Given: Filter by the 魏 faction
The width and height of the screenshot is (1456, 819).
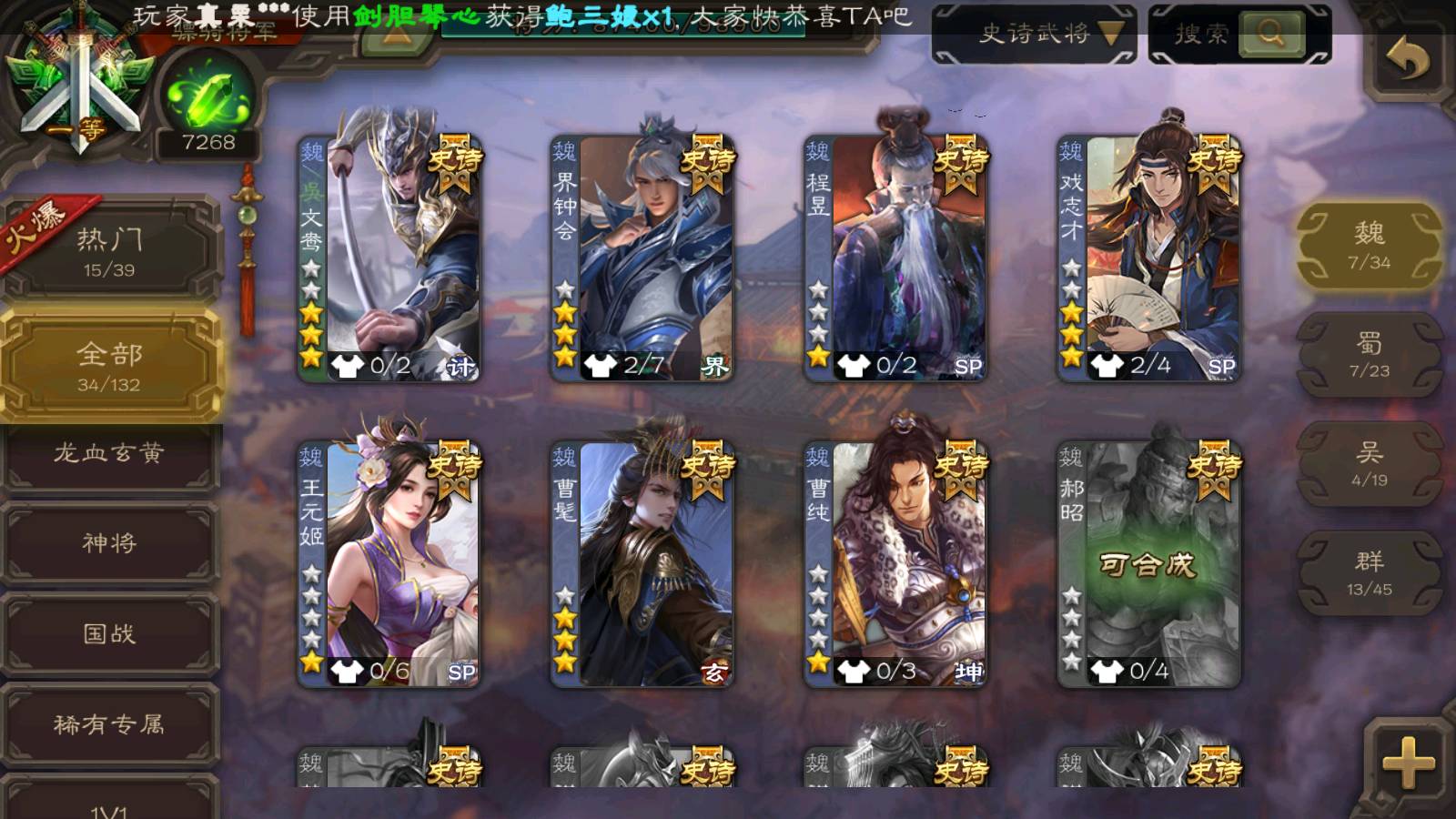Looking at the screenshot, I should pyautogui.click(x=1369, y=246).
